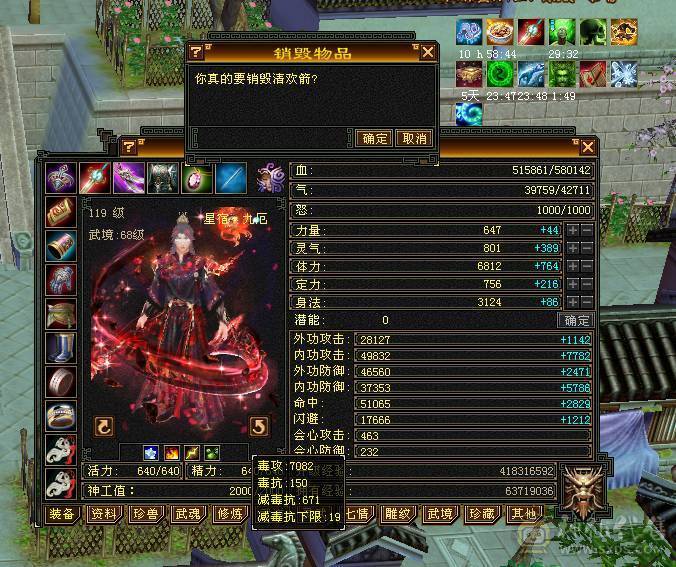This screenshot has height=567, width=676.
Task: Confirm destroying the item with 确定
Action: (375, 138)
